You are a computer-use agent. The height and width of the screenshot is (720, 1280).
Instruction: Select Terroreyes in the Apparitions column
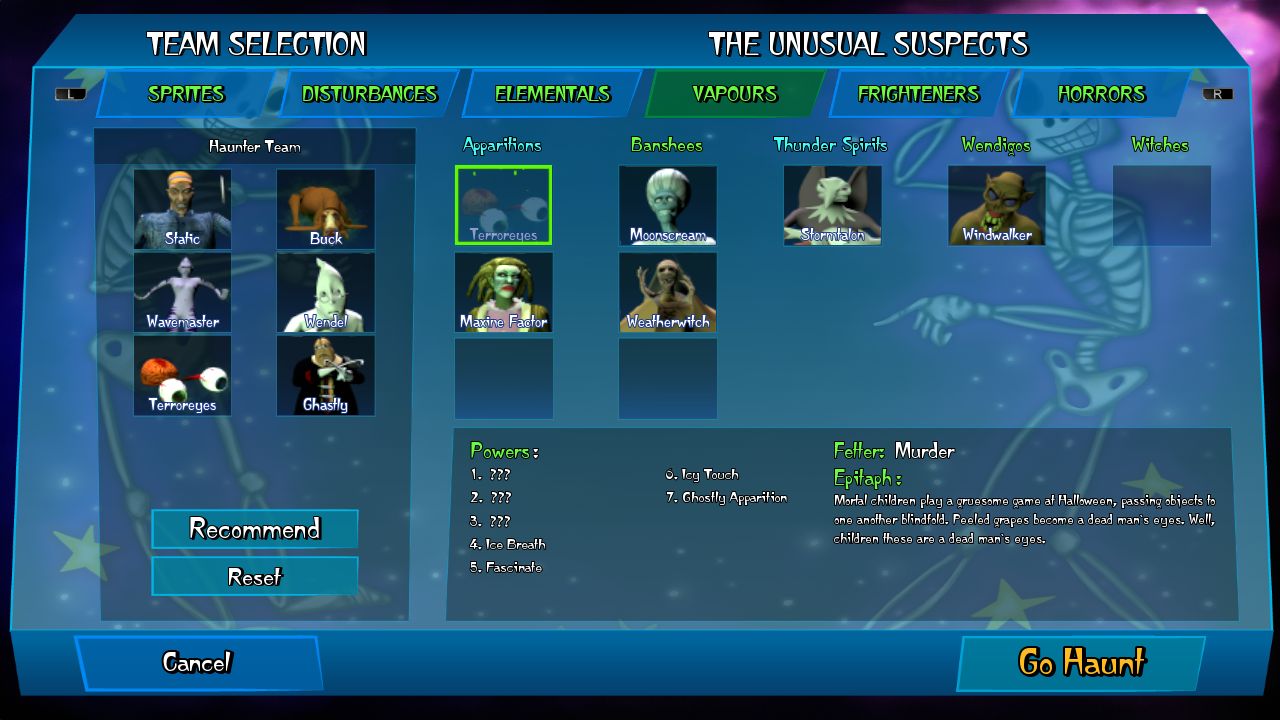point(503,205)
